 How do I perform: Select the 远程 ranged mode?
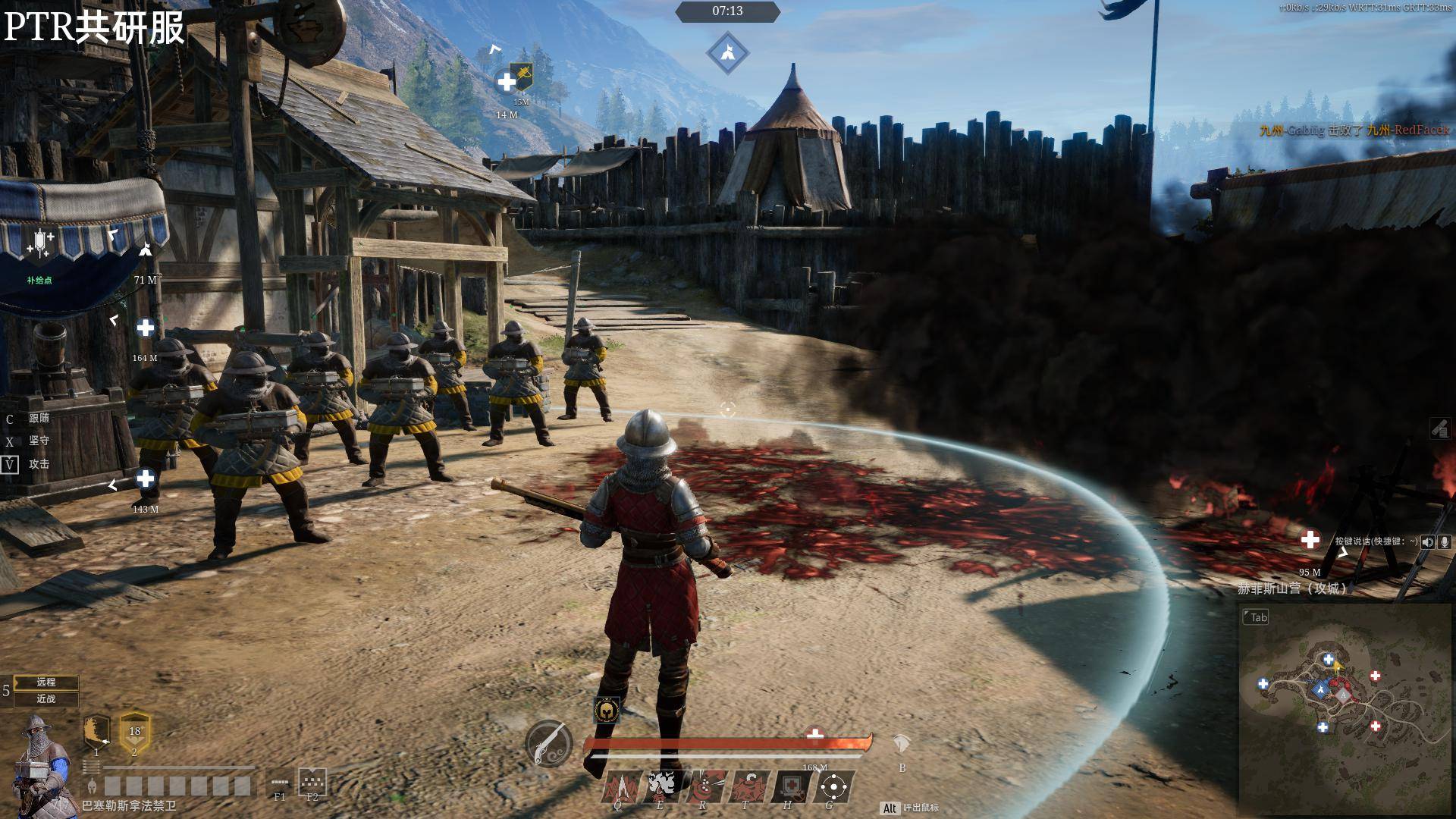coord(46,682)
